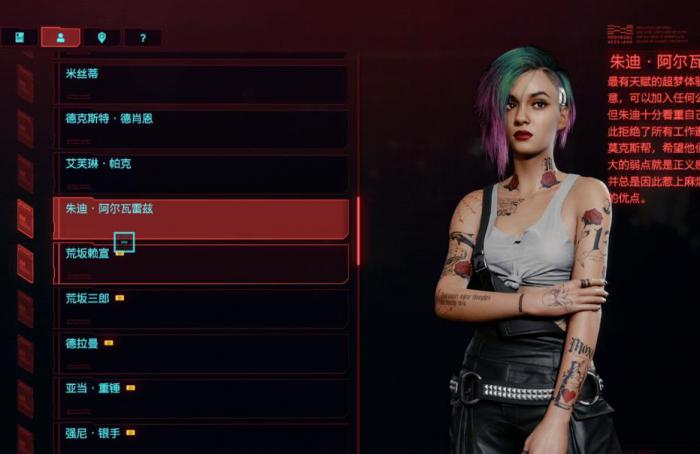
Task: Open the location pin tab
Action: coord(102,38)
